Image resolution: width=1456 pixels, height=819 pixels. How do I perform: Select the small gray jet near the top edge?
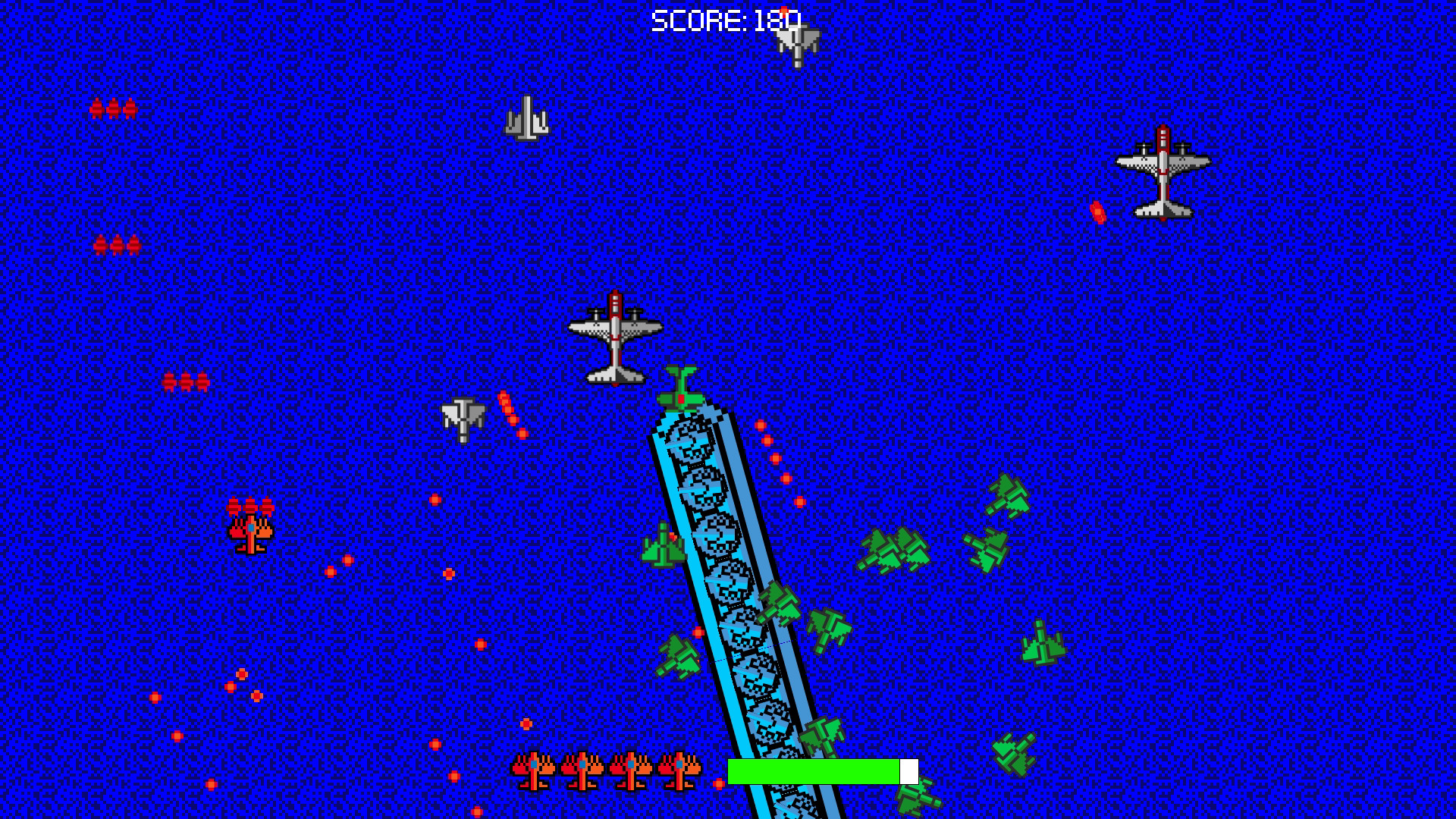pos(526,118)
